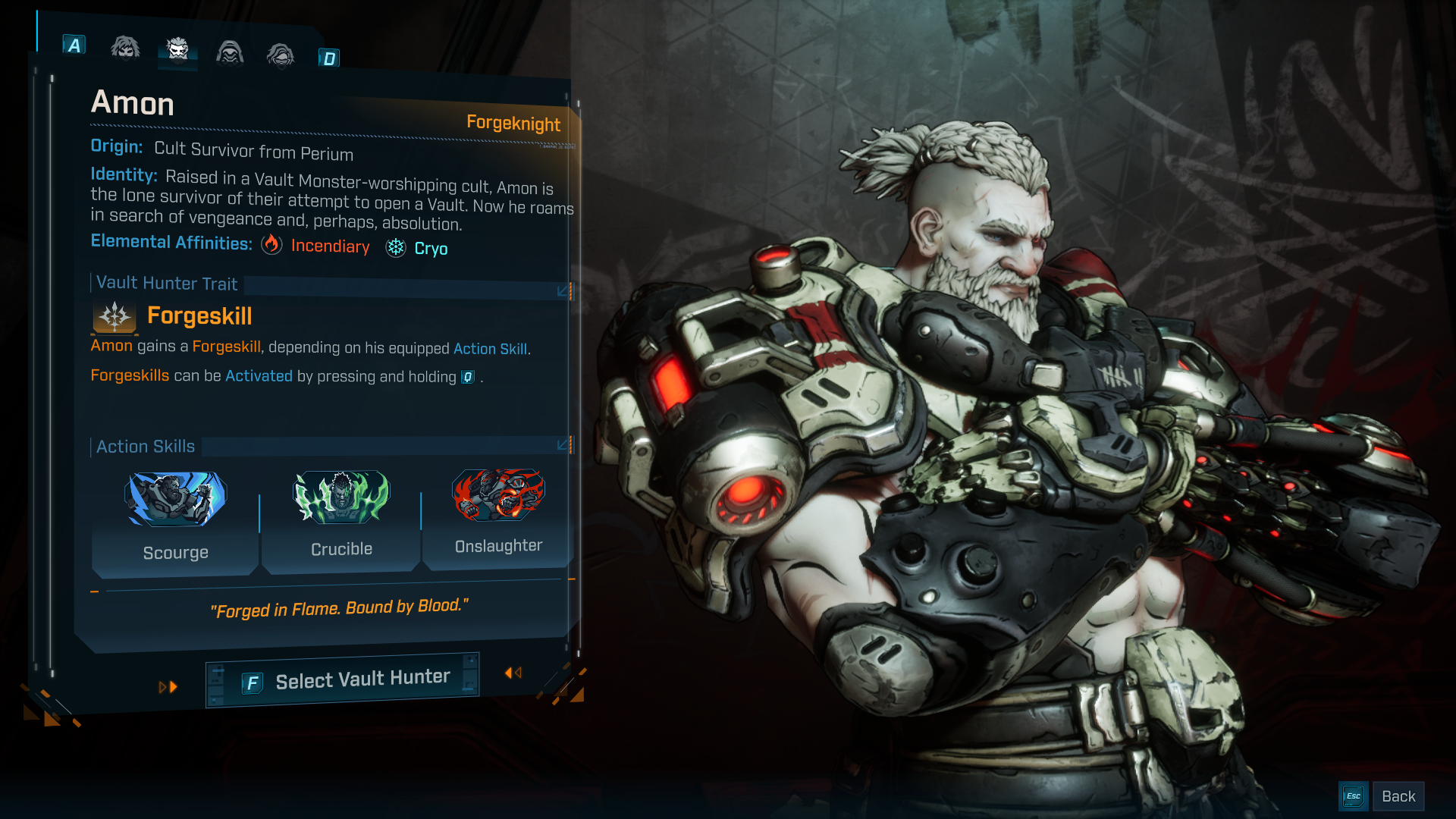
Task: Click the Incendiary flame affinity icon
Action: 271,246
